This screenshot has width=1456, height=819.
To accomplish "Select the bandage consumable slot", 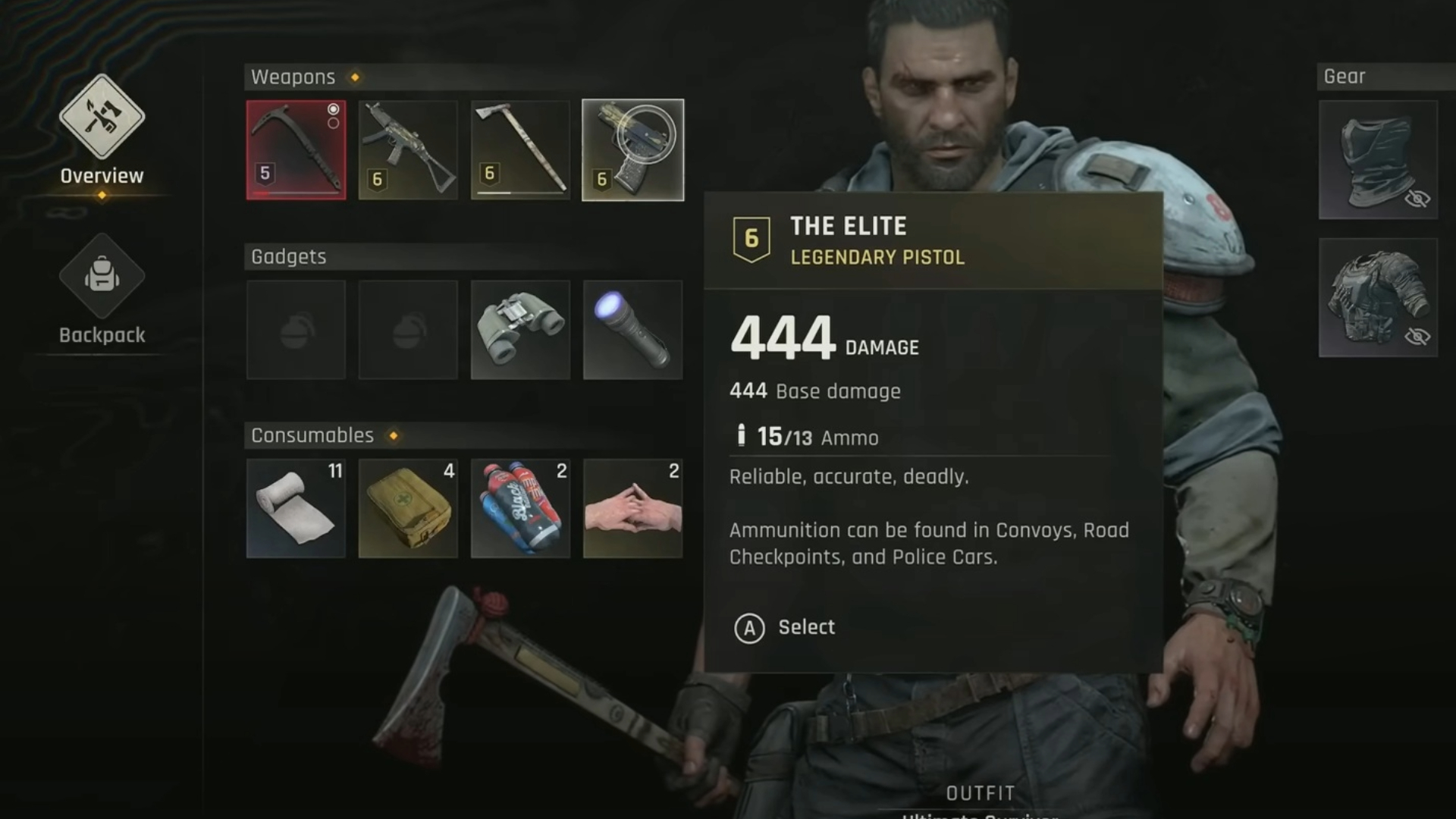I will [296, 509].
